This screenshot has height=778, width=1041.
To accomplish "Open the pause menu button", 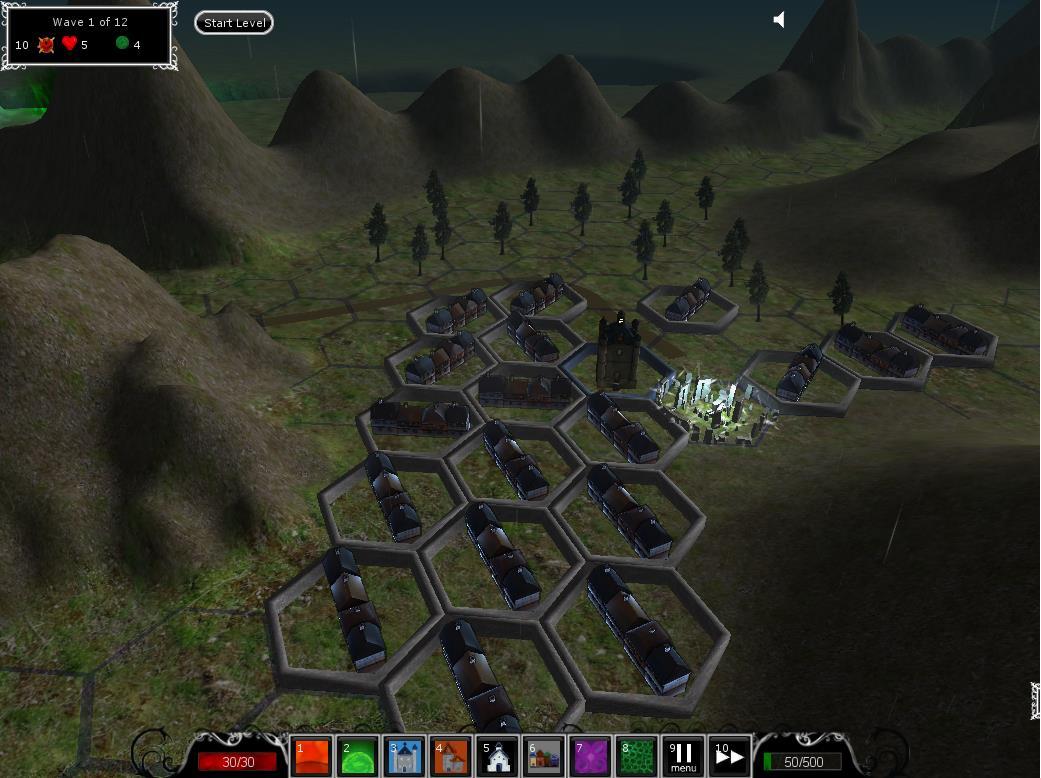I will click(x=683, y=757).
